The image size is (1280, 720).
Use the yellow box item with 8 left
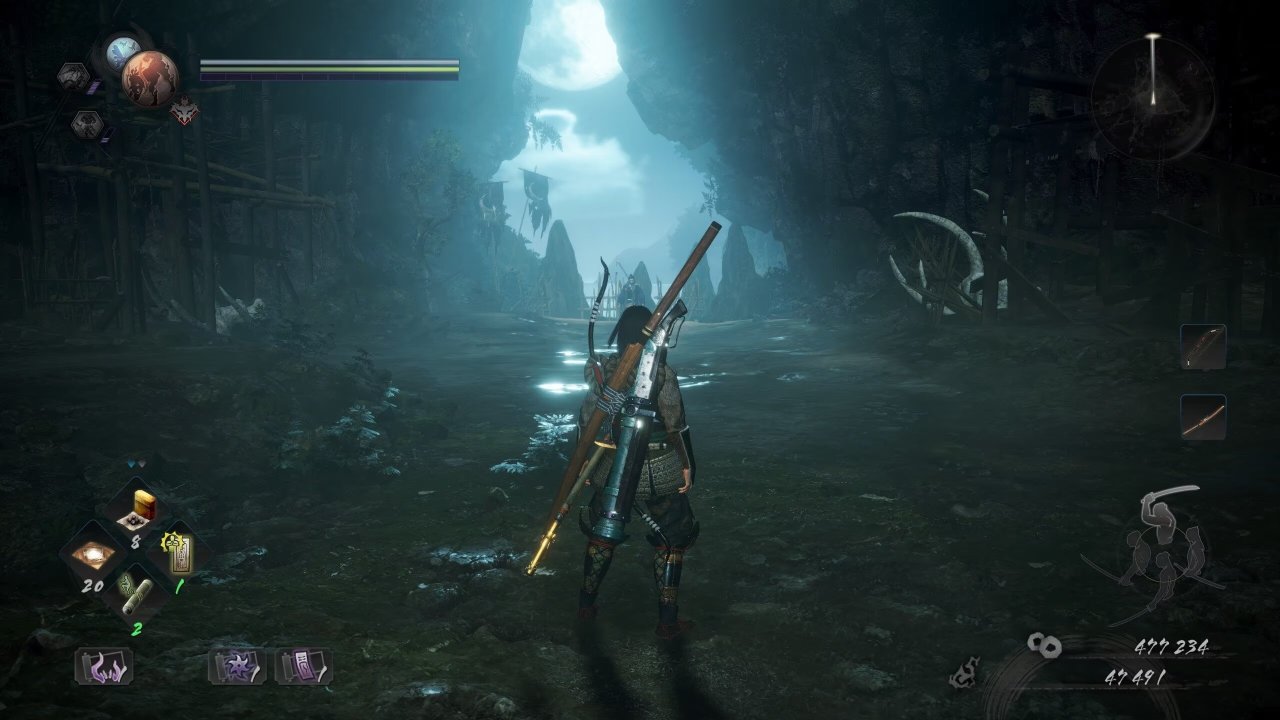pos(138,510)
